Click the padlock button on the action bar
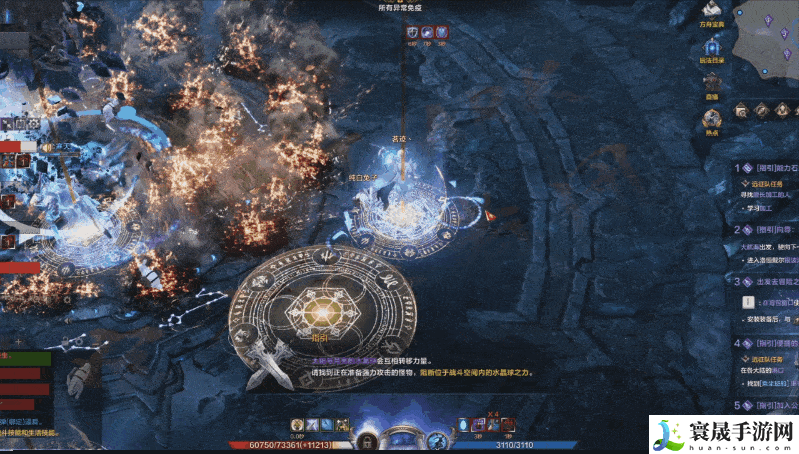Image resolution: width=799 pixels, height=454 pixels. pos(367,440)
